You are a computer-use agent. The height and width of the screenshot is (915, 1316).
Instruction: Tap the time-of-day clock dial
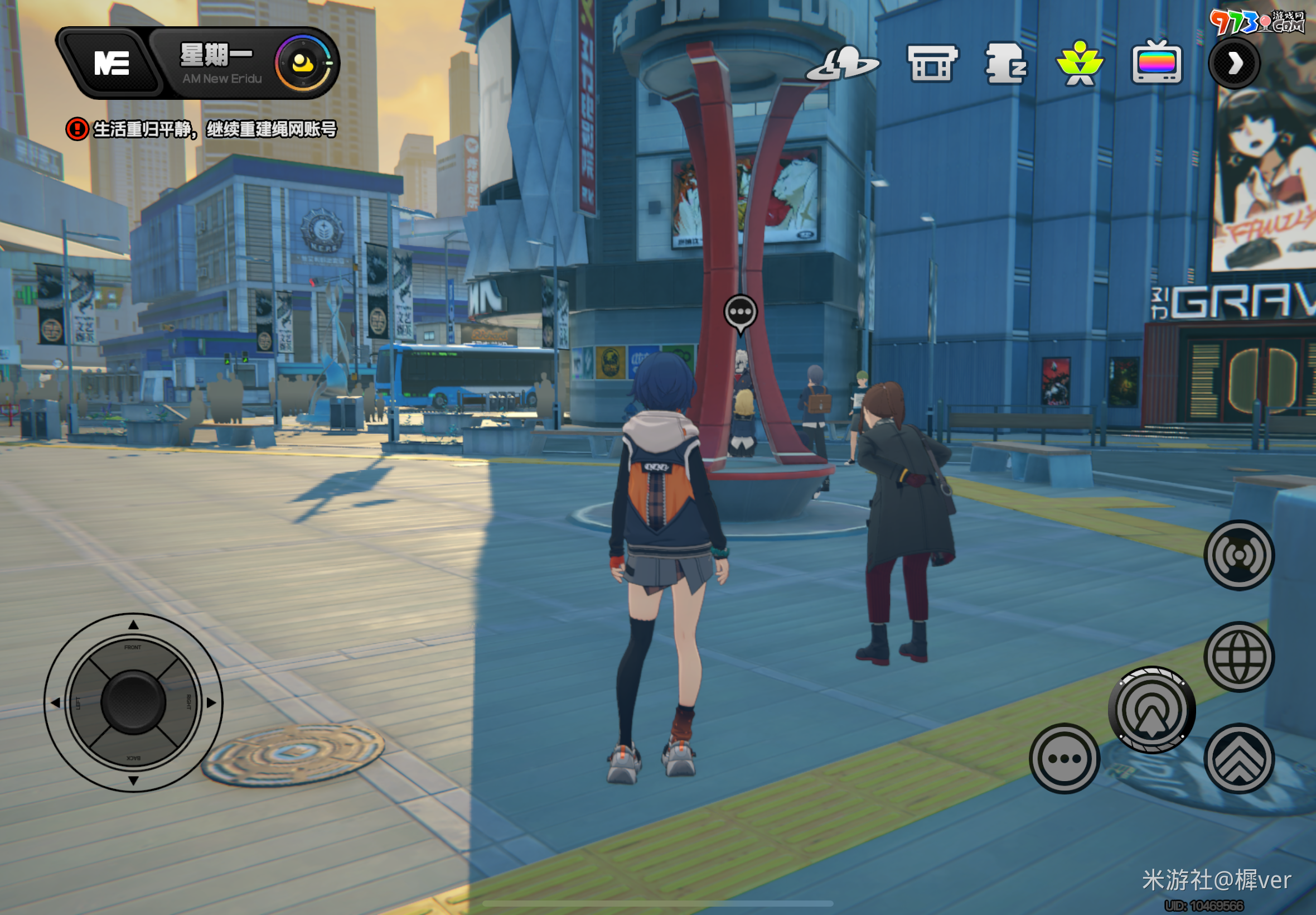(304, 63)
